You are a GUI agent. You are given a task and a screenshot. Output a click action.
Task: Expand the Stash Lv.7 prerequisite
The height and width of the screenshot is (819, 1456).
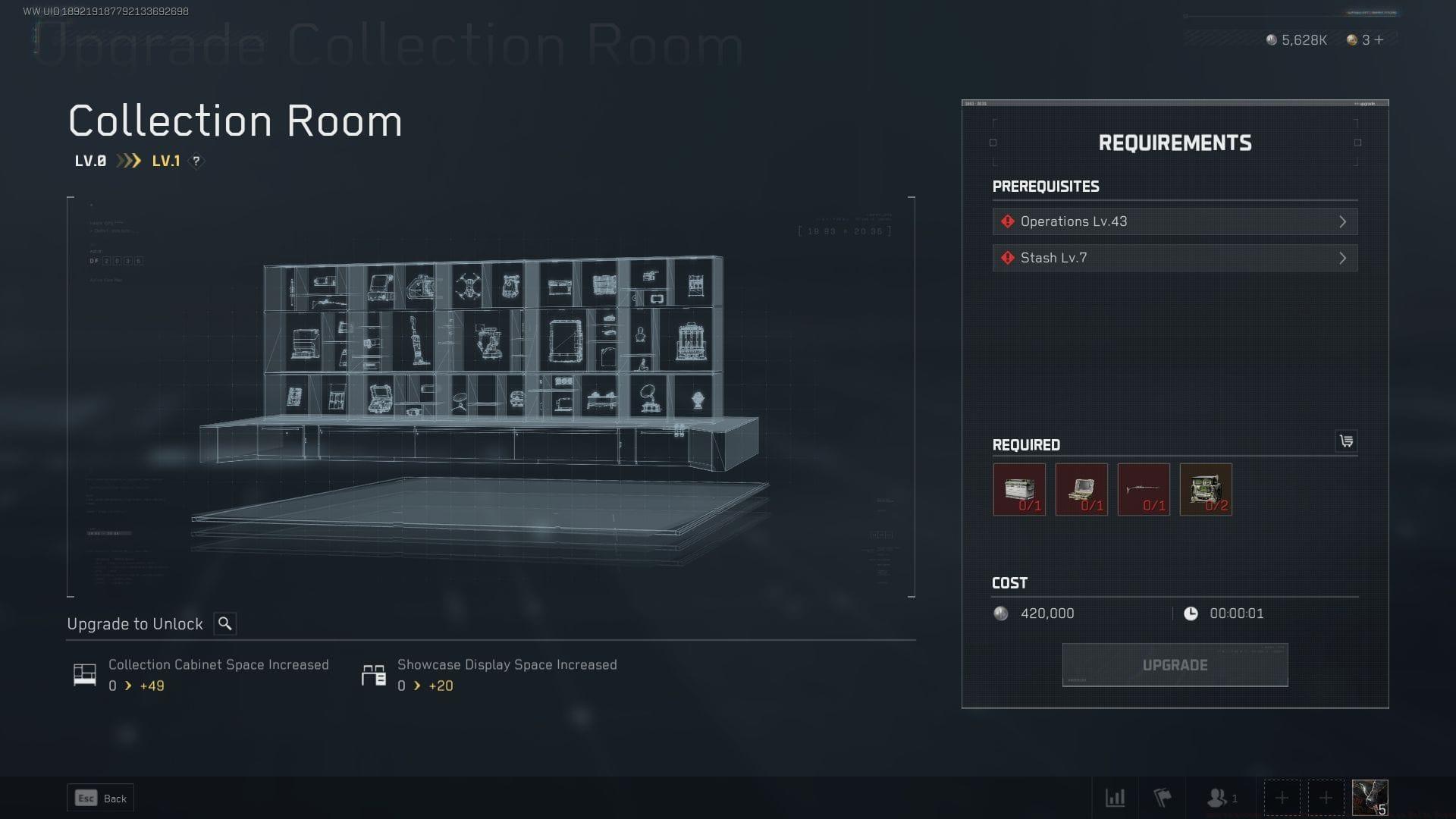(1175, 257)
